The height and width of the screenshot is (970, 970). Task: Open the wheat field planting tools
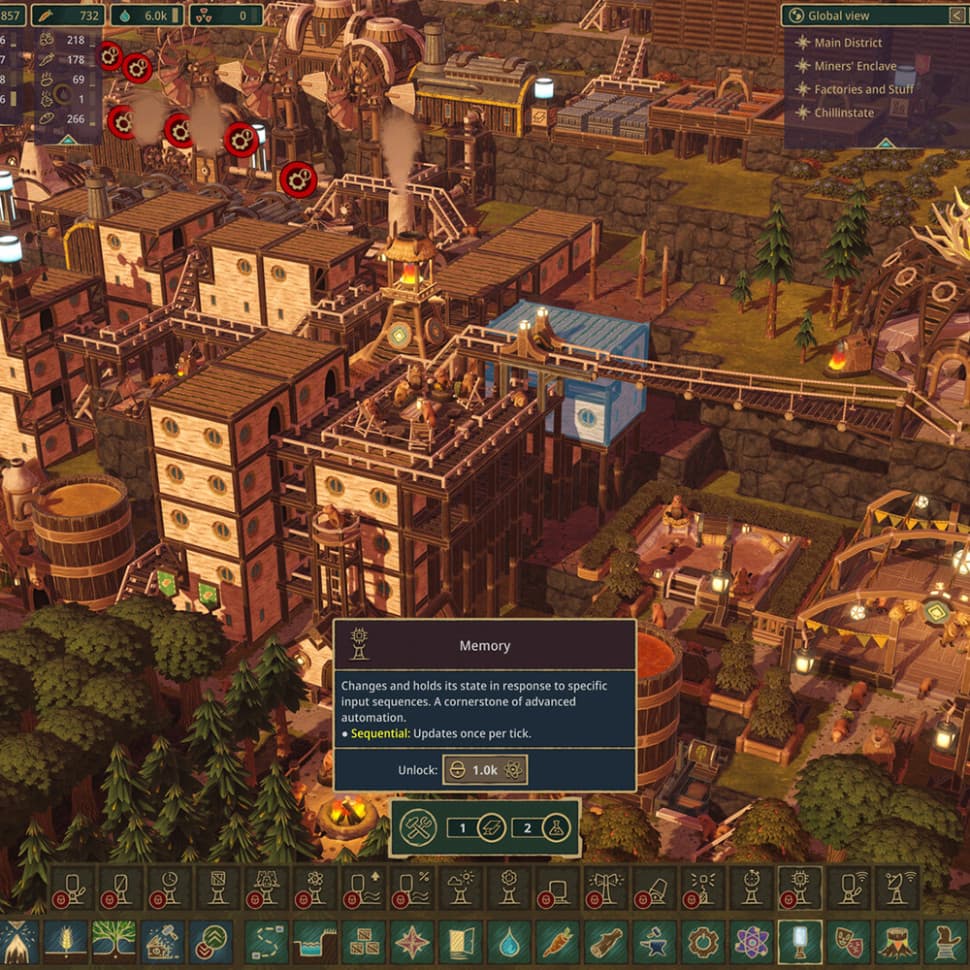pyautogui.click(x=65, y=942)
